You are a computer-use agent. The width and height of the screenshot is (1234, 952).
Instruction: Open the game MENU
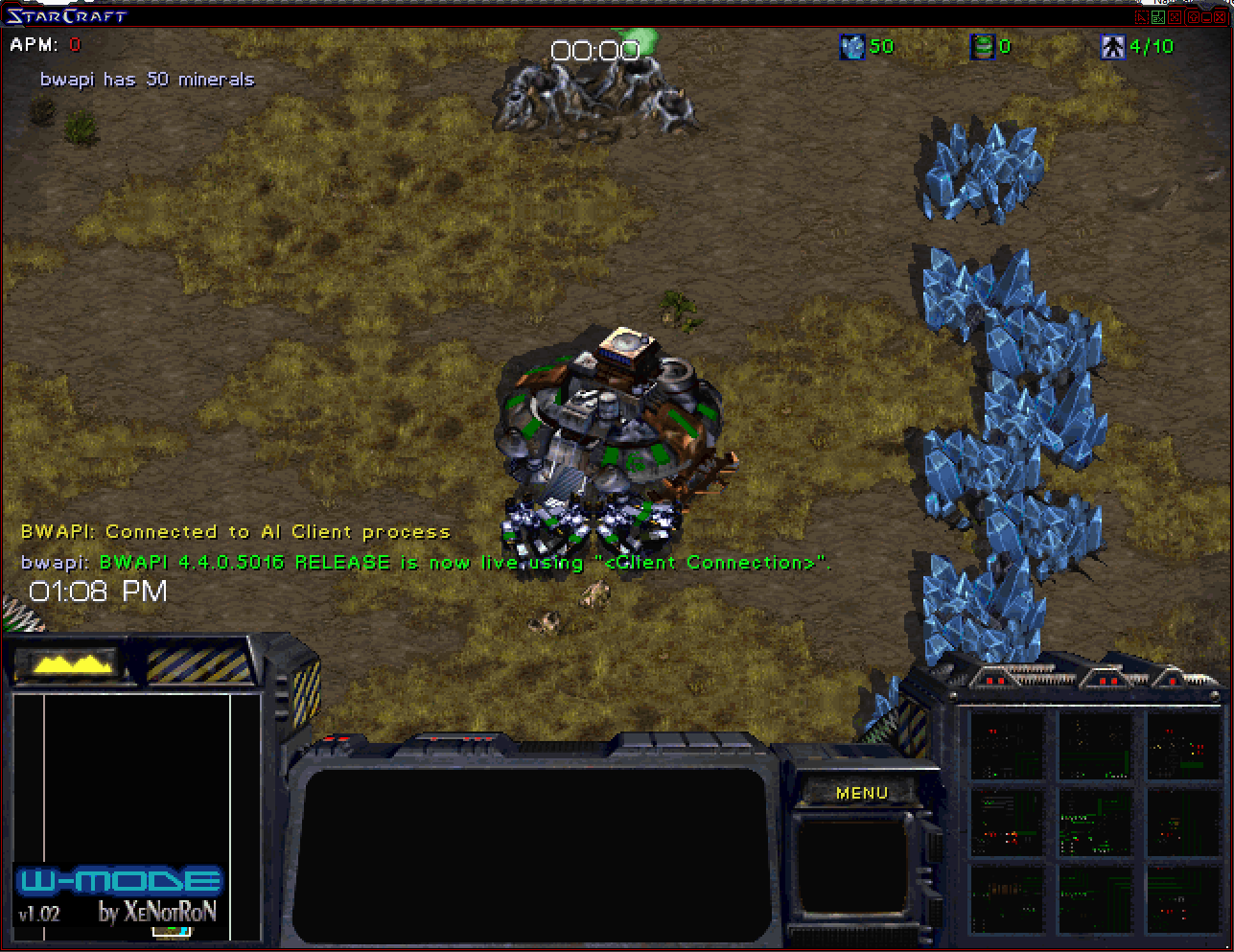[861, 793]
